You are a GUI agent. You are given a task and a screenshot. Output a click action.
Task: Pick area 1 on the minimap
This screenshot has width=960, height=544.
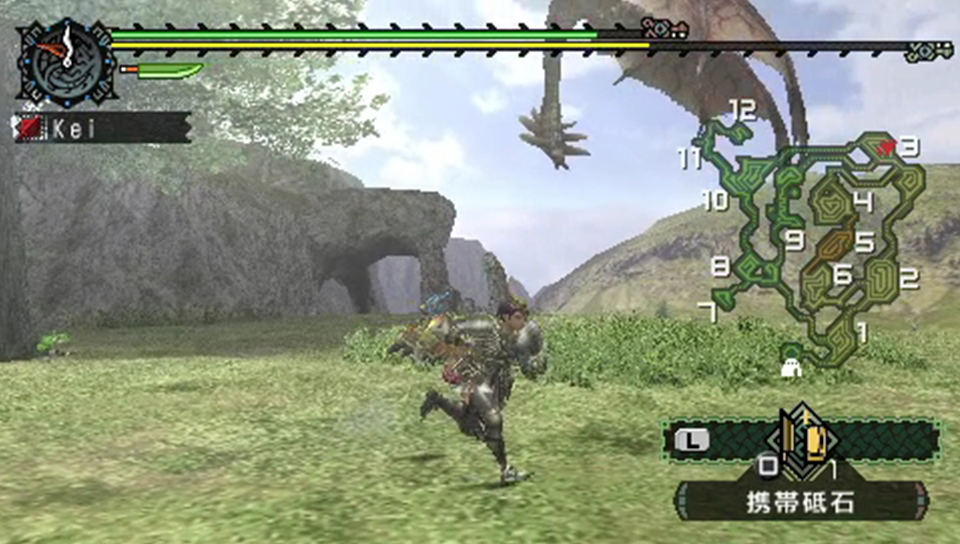click(862, 327)
